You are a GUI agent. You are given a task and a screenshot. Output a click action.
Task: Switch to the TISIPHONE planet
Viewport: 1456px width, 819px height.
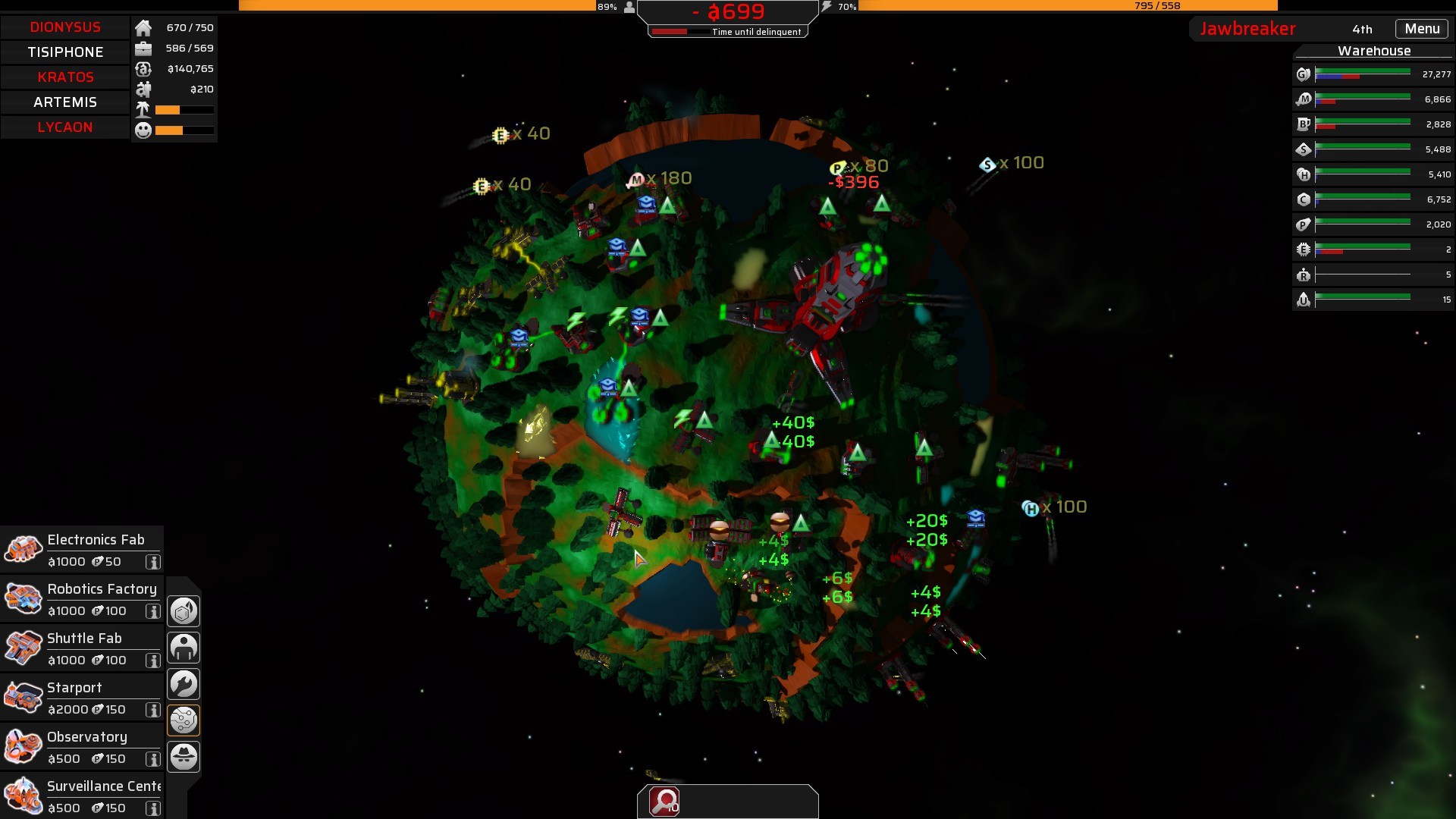(x=65, y=52)
